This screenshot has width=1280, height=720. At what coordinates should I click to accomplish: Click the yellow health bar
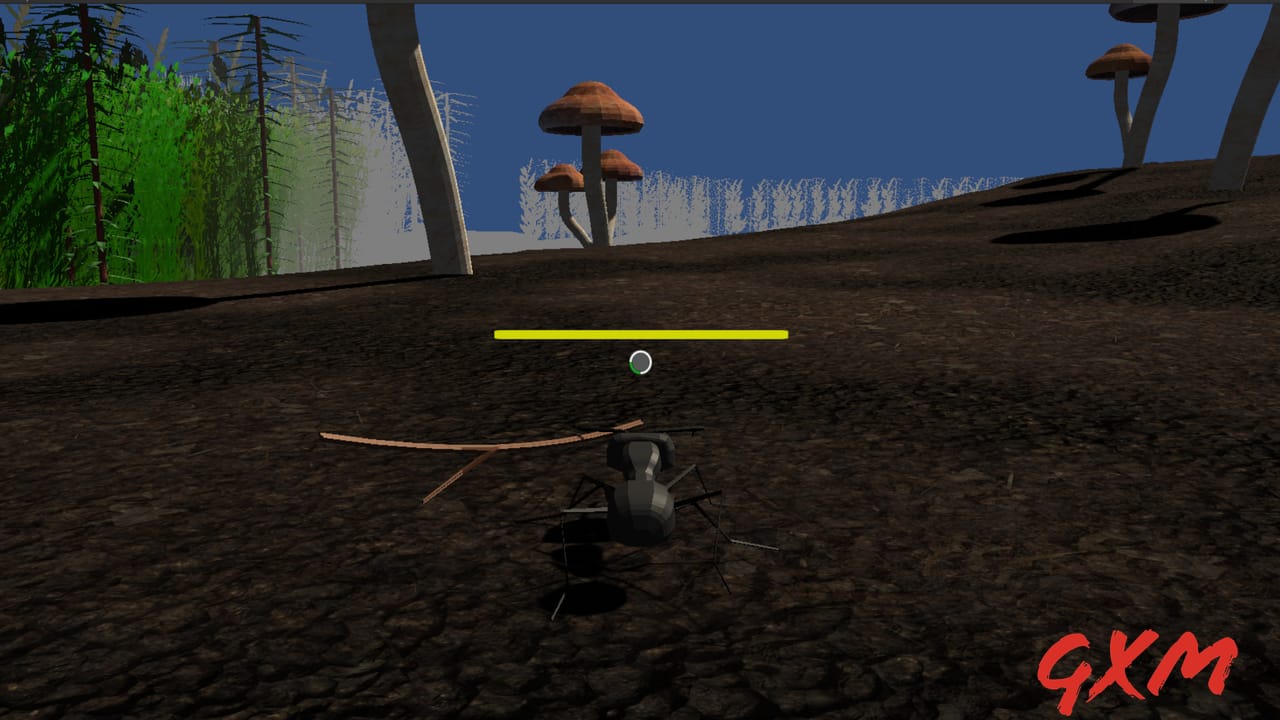(x=640, y=336)
